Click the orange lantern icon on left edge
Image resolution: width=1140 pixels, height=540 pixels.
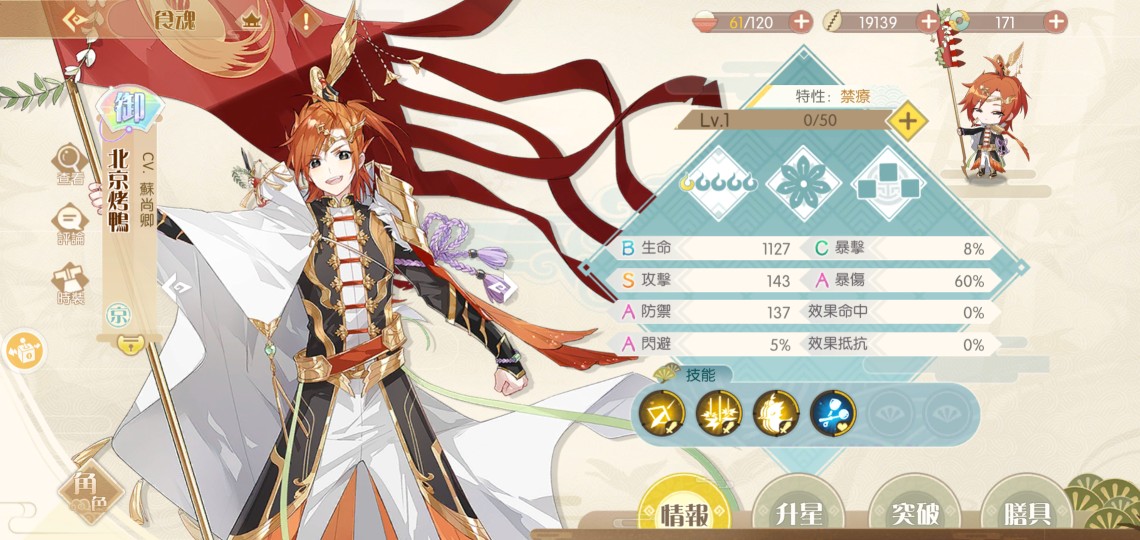[x=22, y=350]
